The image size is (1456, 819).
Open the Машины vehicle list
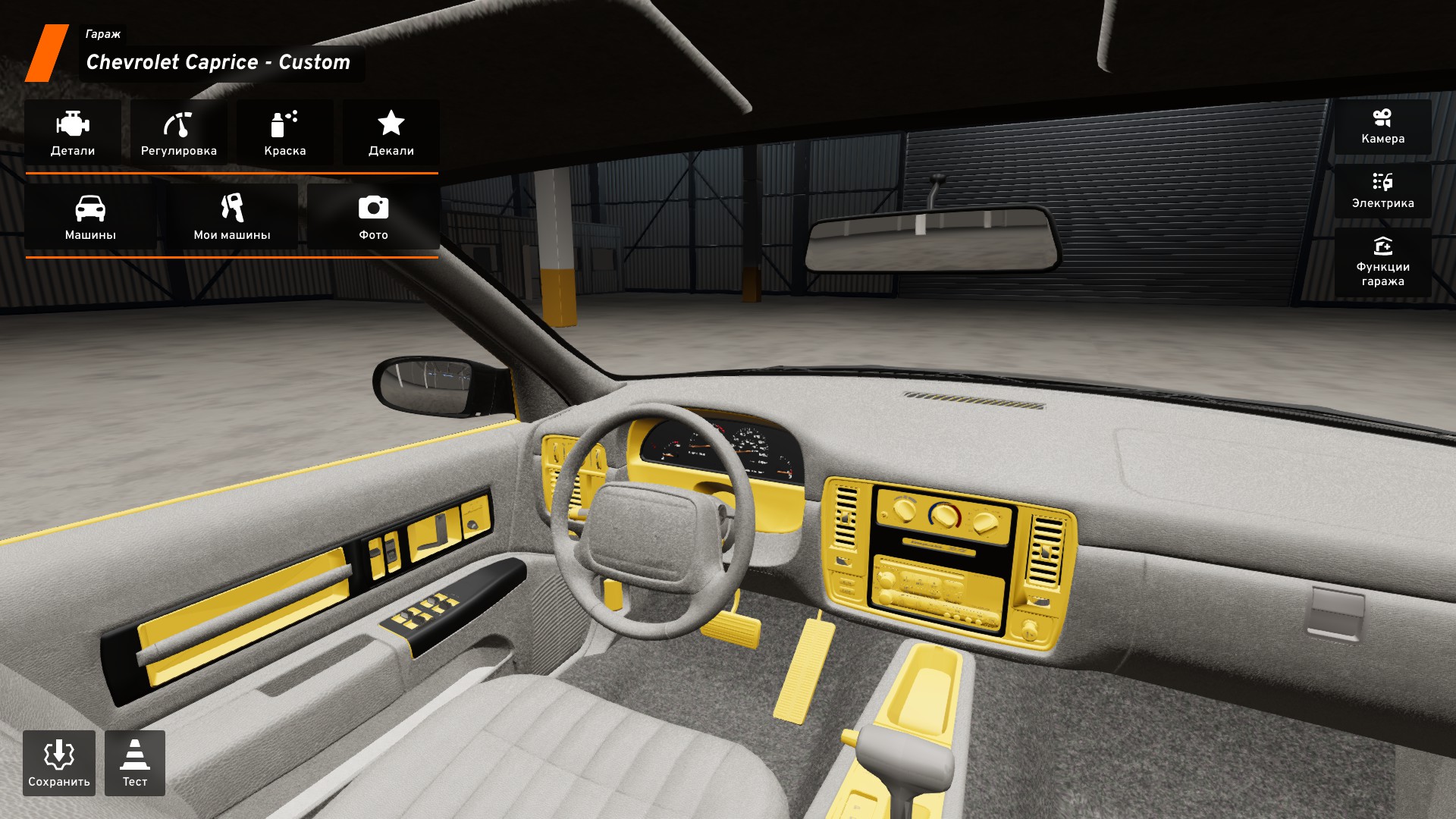(90, 217)
